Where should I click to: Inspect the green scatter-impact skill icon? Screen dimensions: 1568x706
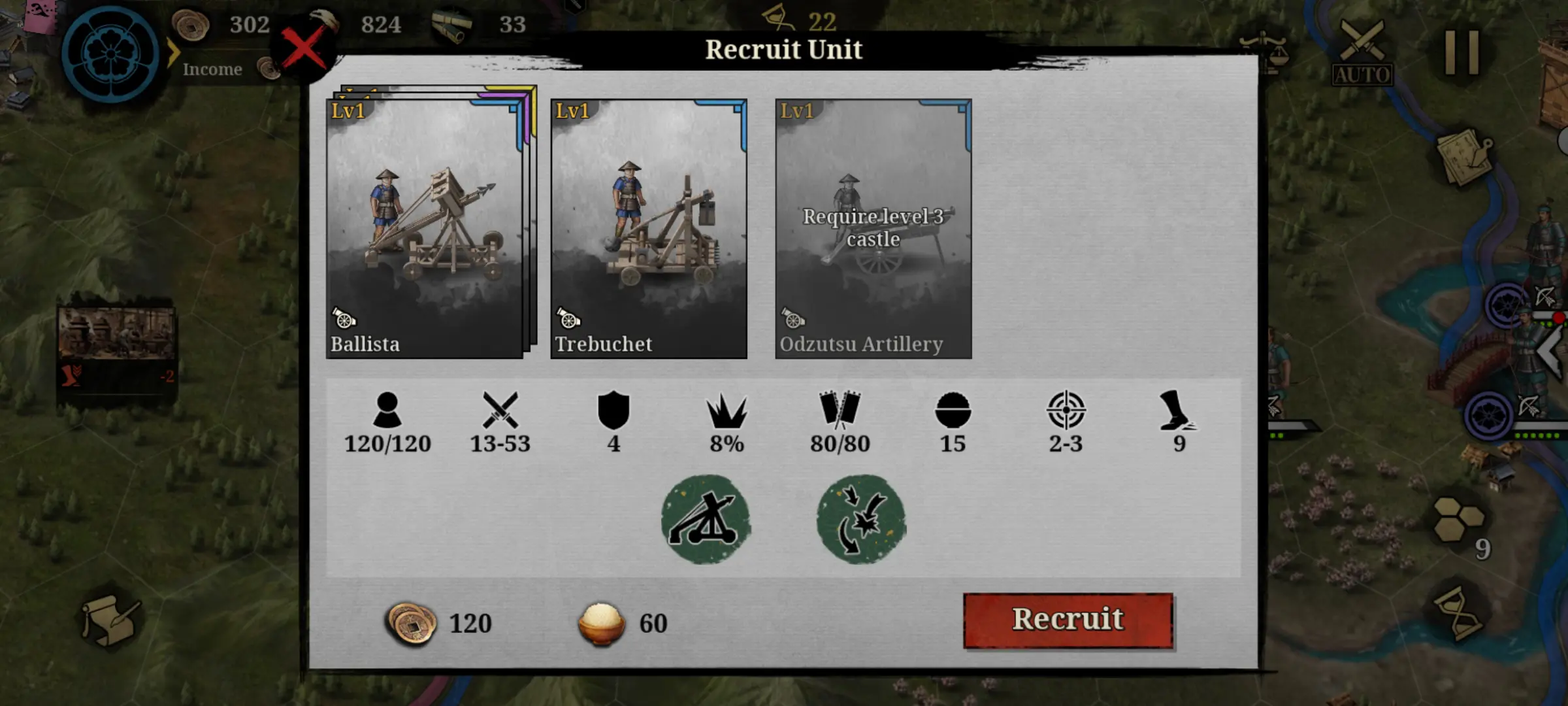click(x=861, y=519)
